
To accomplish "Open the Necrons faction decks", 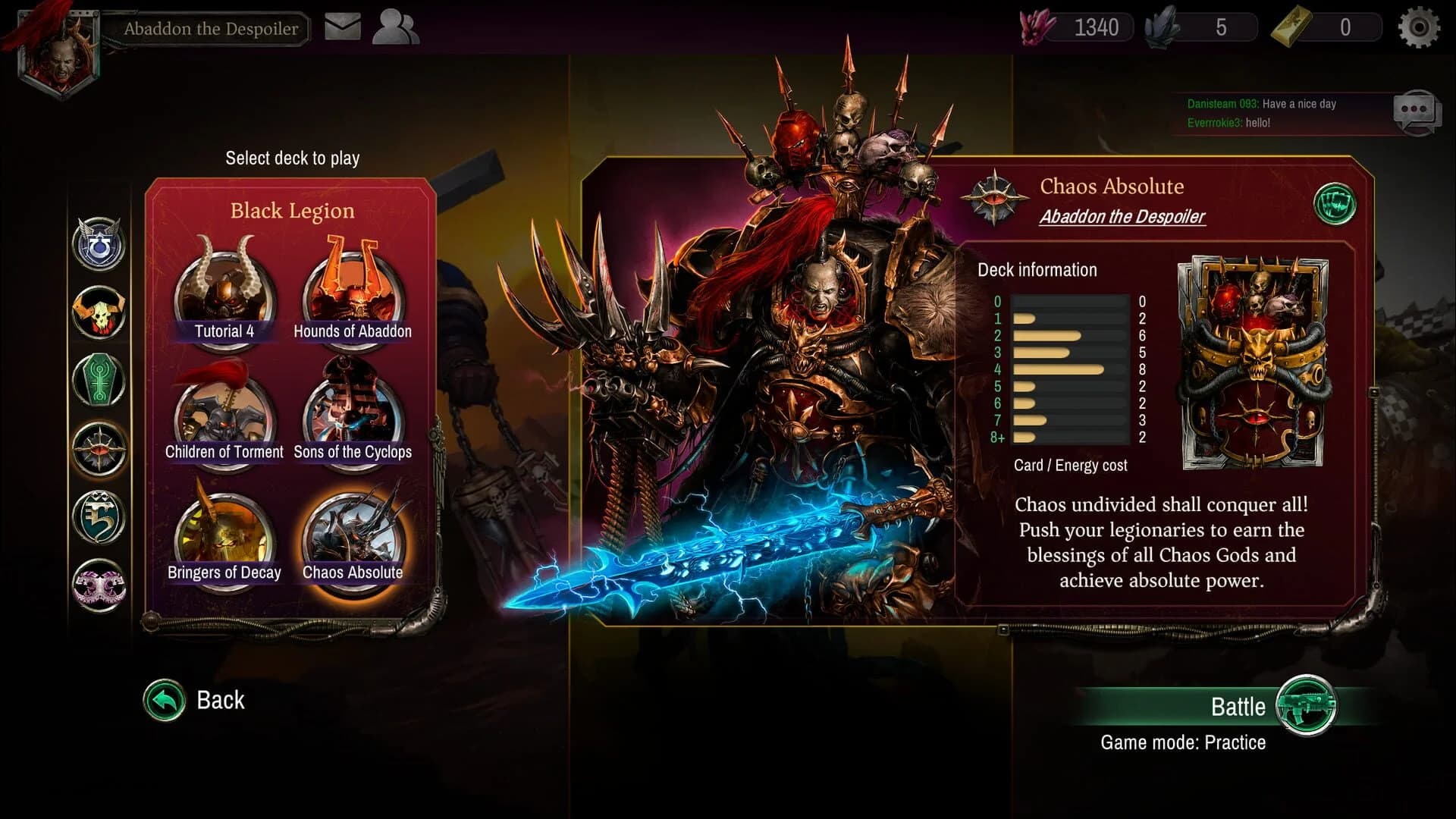I will tap(100, 379).
